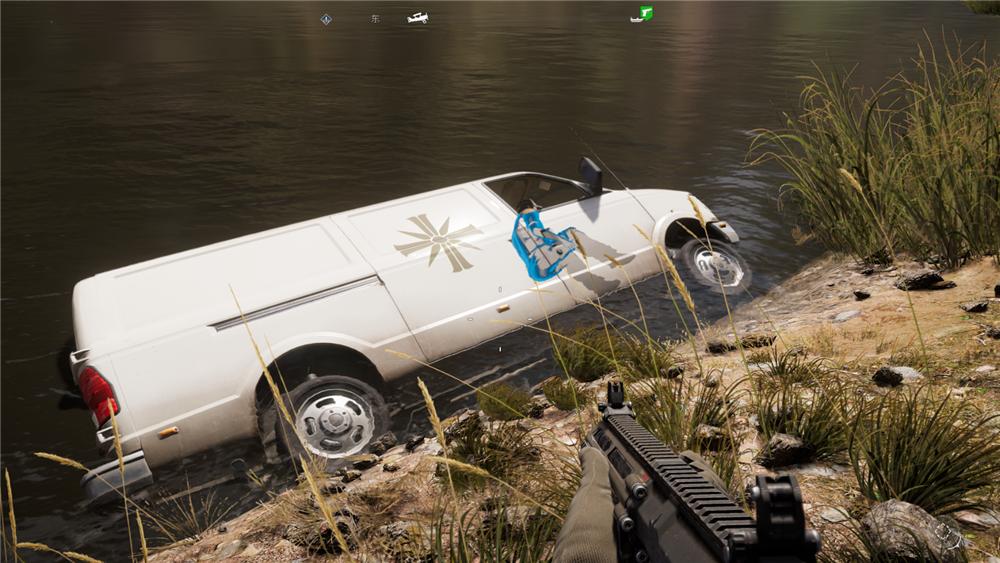
Task: Select the white biplane compass marker
Action: 418,18
